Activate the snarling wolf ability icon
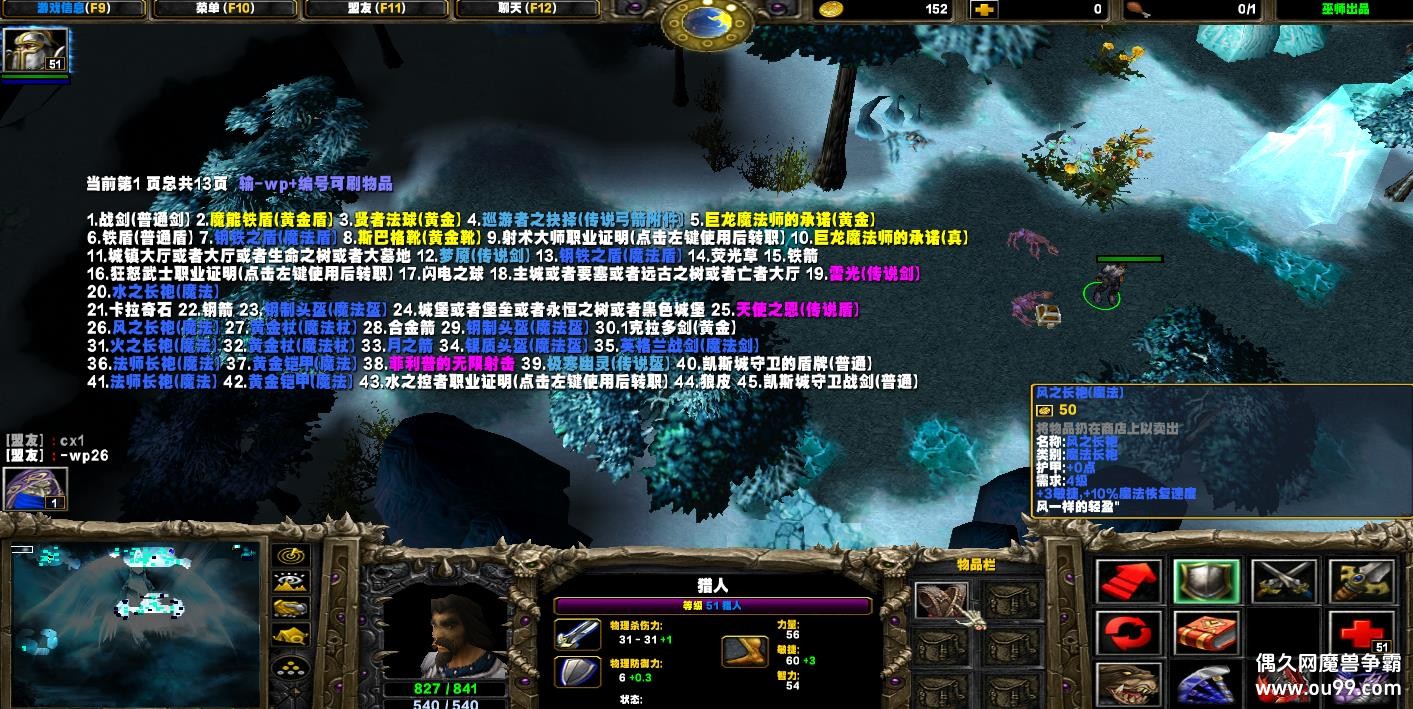 click(x=1129, y=685)
